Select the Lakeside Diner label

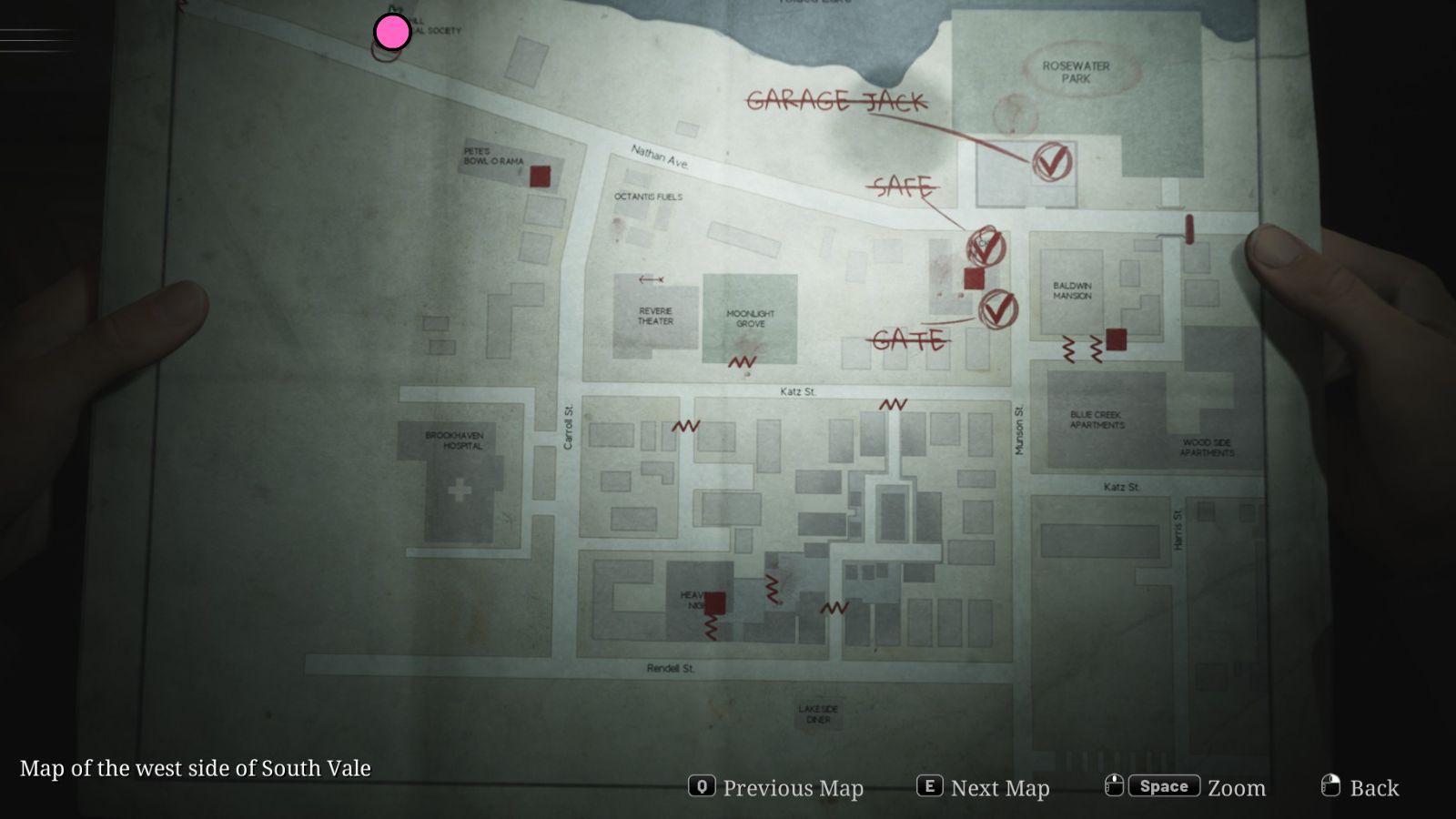pyautogui.click(x=817, y=713)
